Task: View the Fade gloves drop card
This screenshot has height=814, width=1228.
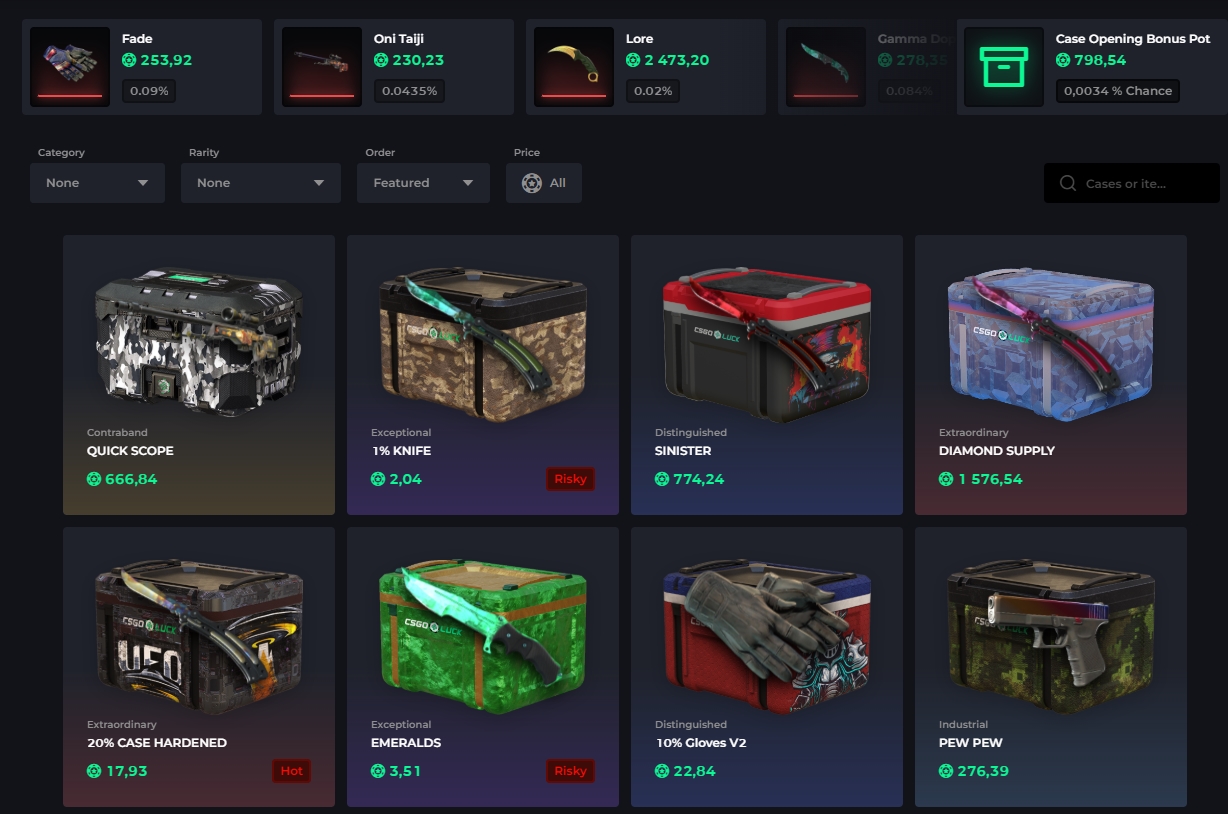Action: click(x=142, y=67)
